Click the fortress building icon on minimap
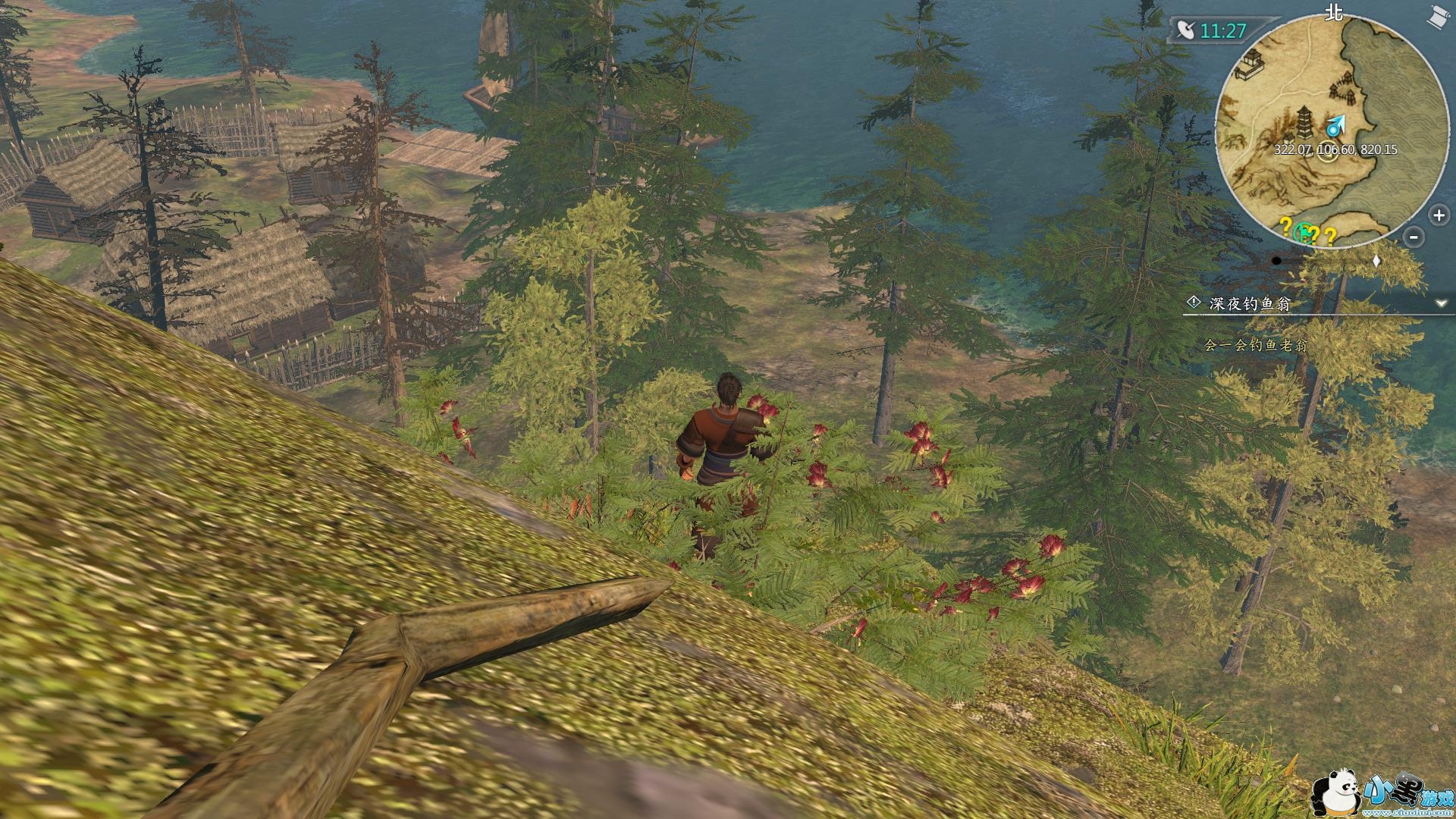 (1250, 65)
